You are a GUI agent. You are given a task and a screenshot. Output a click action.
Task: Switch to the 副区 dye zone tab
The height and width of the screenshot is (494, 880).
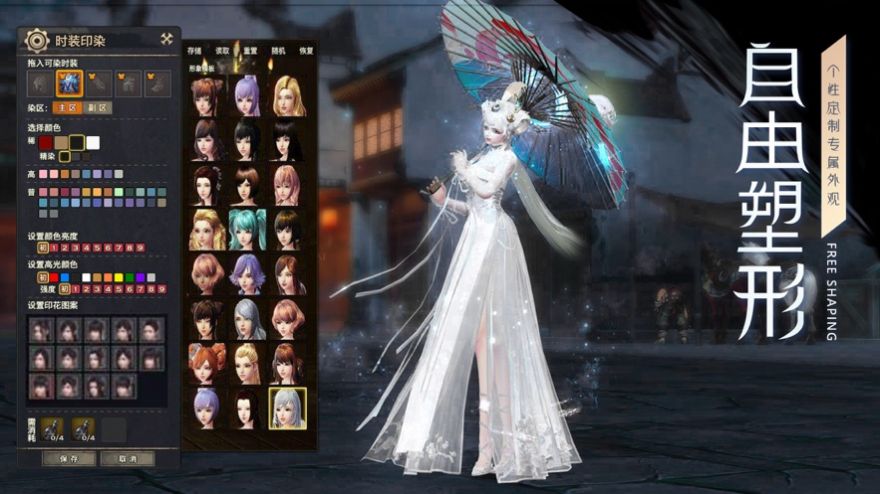click(x=98, y=107)
